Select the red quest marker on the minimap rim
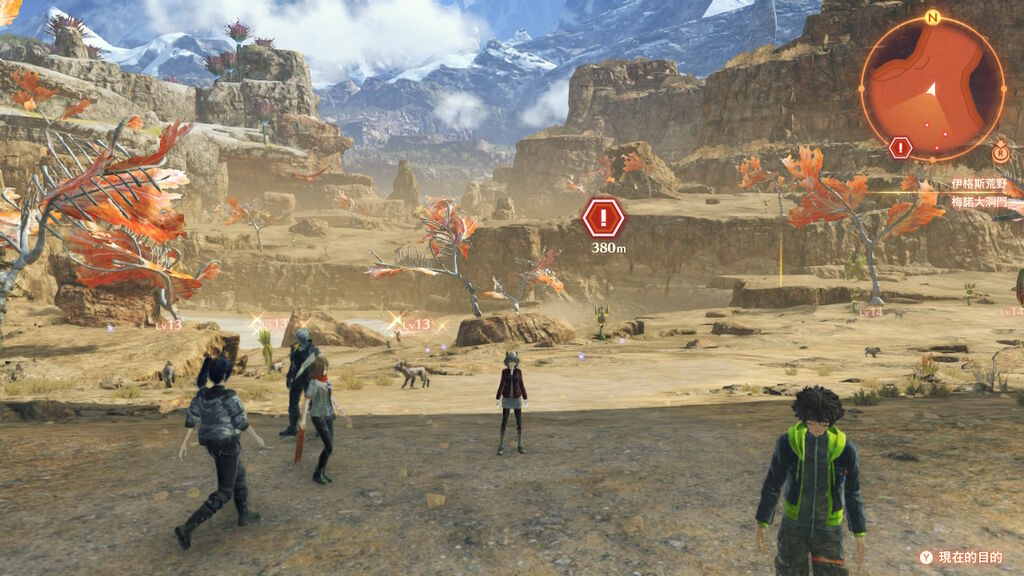This screenshot has height=576, width=1024. click(x=900, y=148)
